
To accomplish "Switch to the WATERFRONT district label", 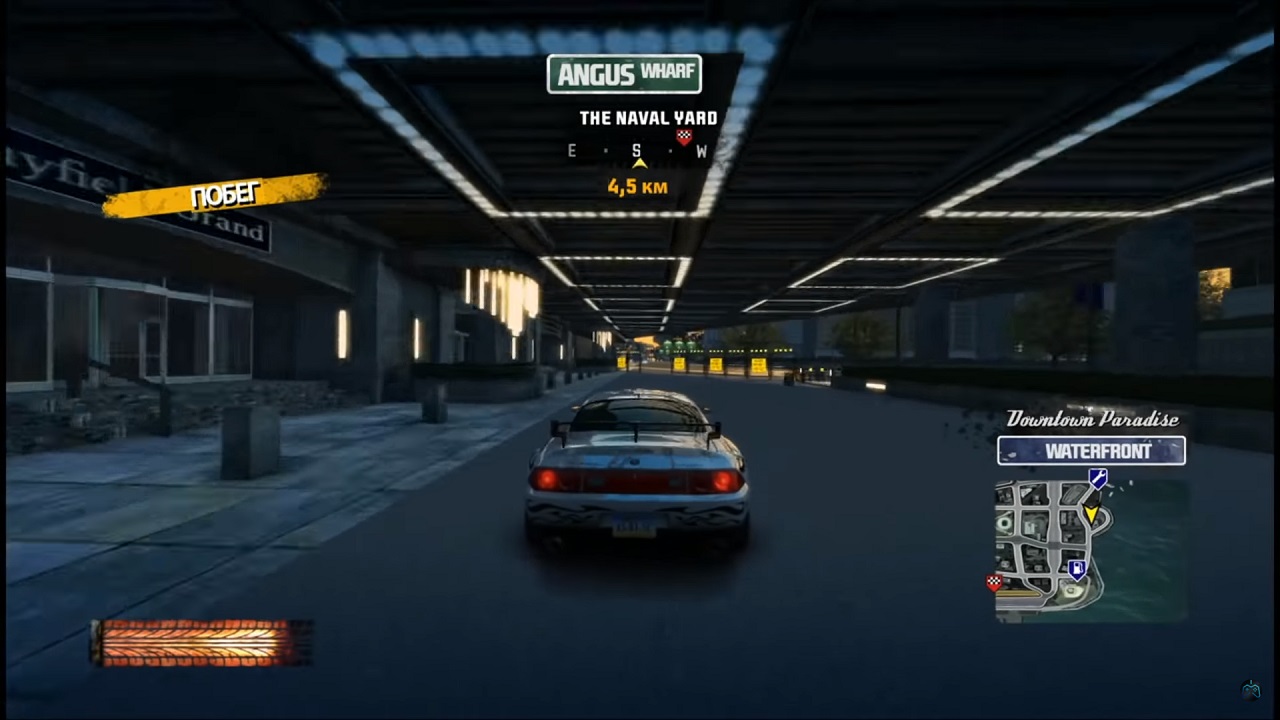I will (1090, 451).
